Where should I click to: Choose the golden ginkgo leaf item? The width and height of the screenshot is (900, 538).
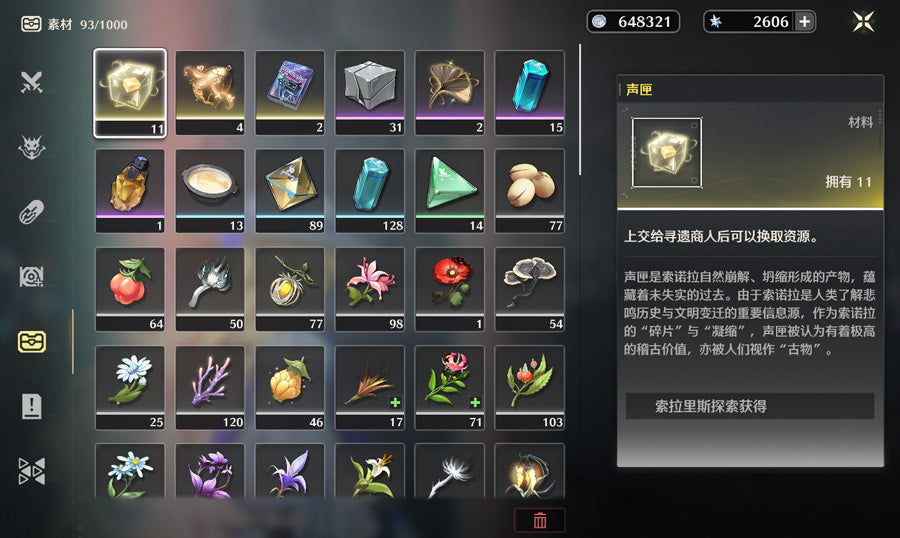450,92
